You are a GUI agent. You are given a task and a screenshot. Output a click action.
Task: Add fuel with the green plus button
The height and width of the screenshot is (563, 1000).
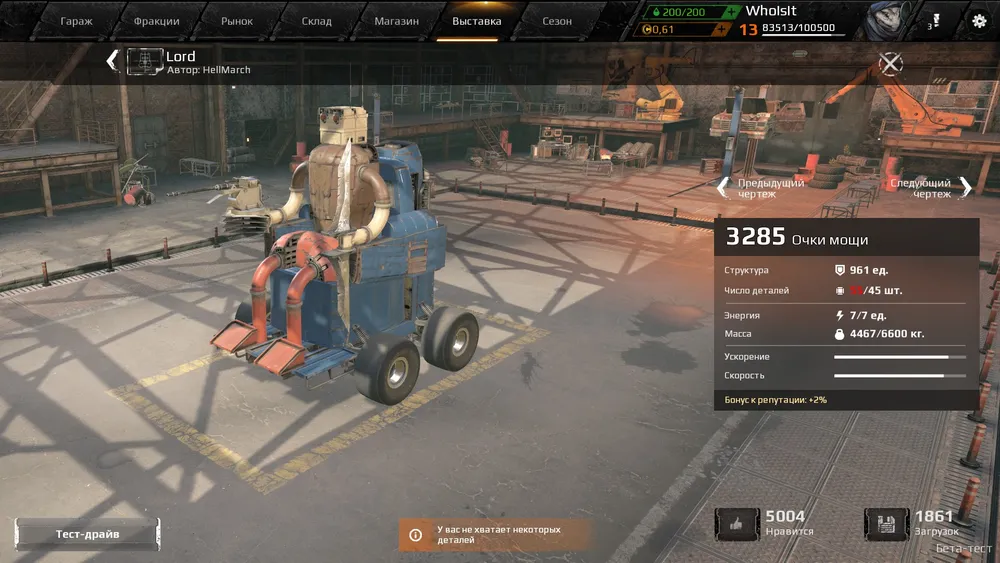pos(733,11)
